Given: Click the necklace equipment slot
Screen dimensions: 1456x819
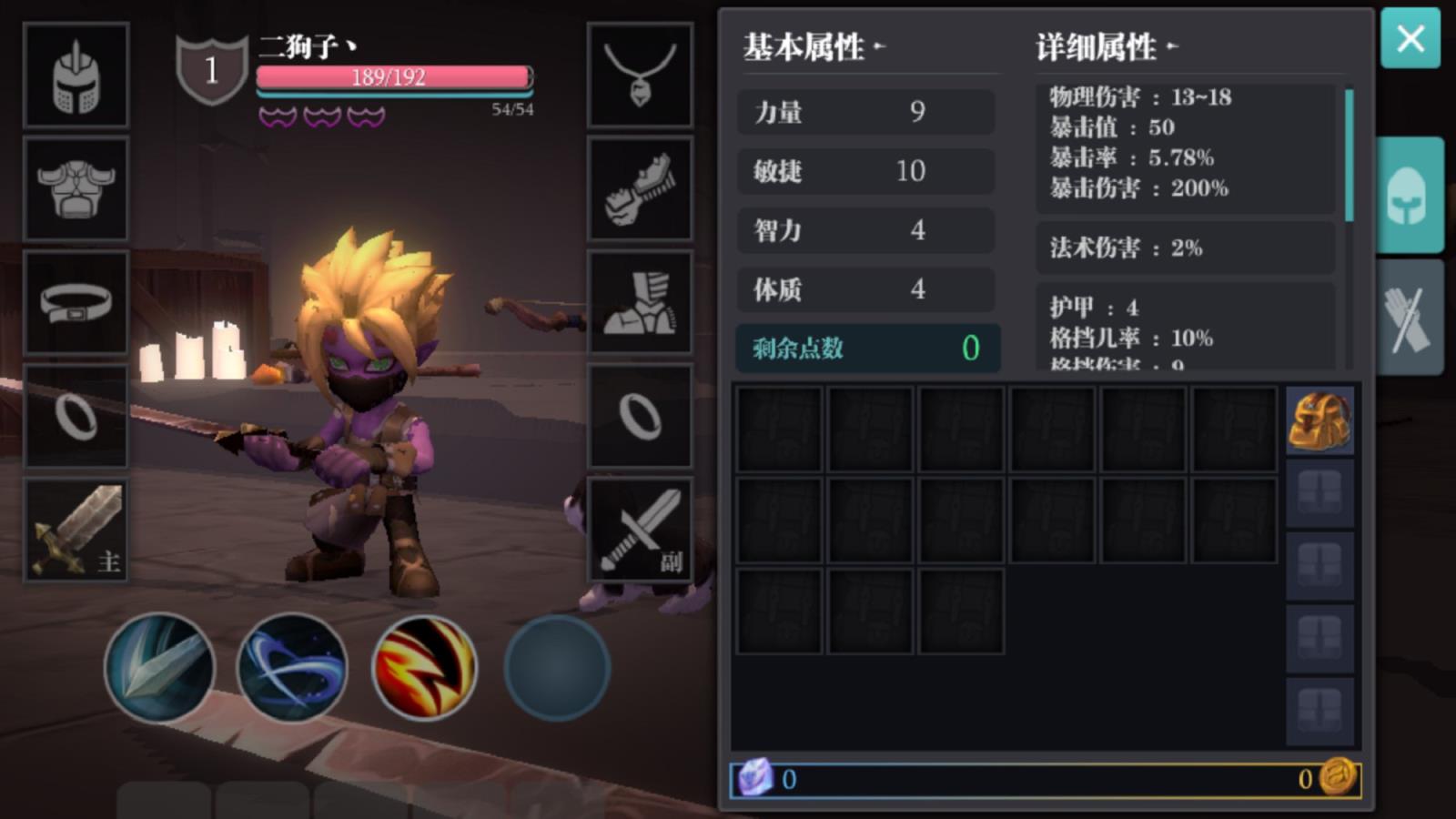Looking at the screenshot, I should pos(640,75).
